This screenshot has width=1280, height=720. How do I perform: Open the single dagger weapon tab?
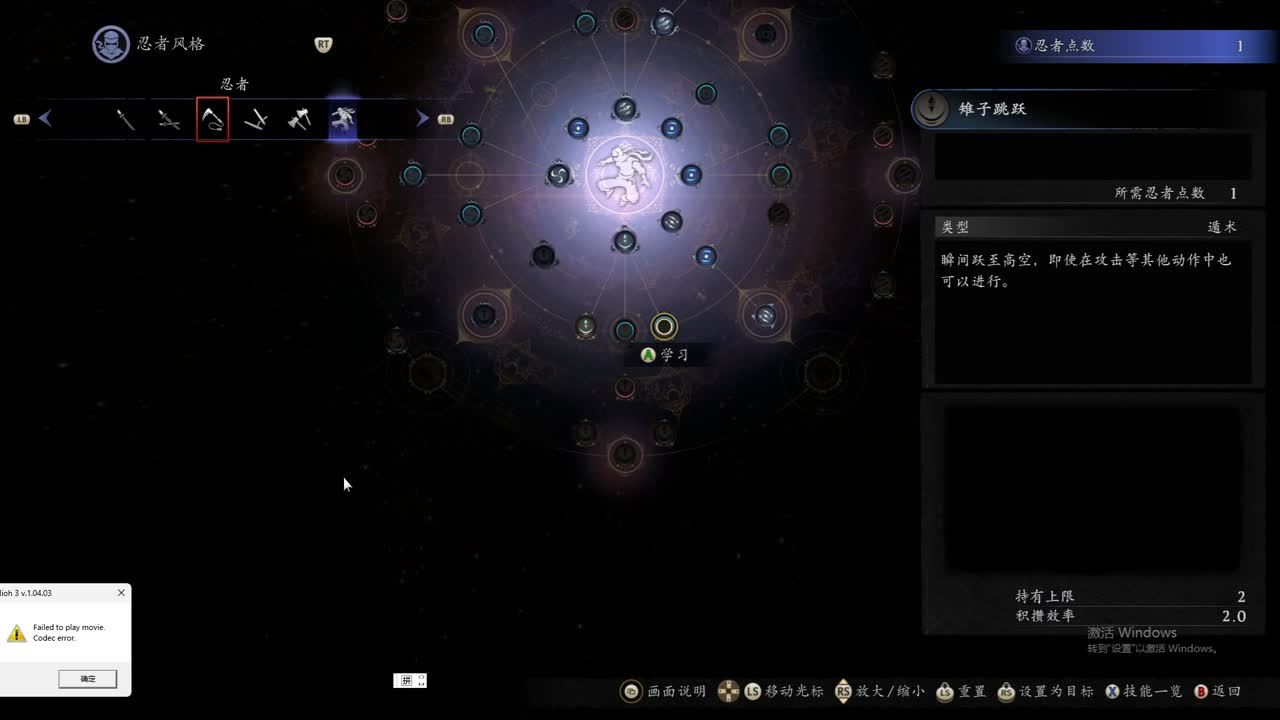pyautogui.click(x=125, y=119)
